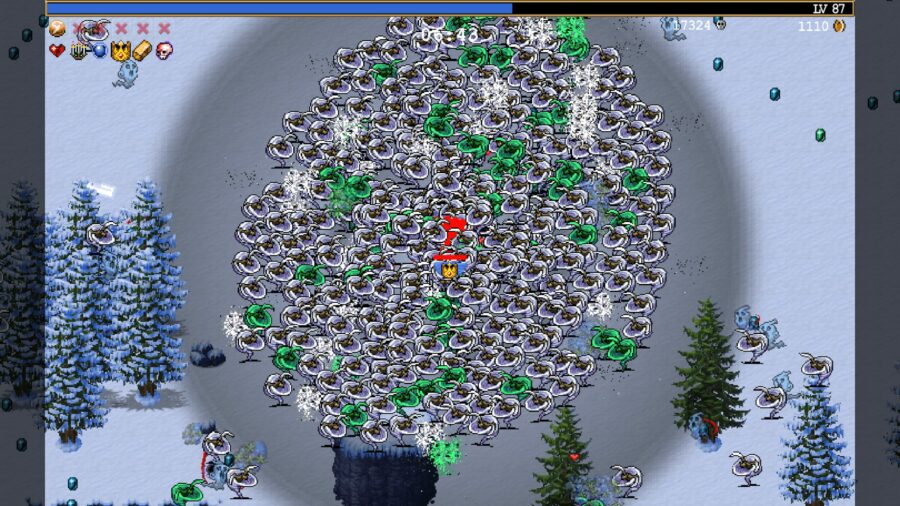Click the orange orb weapon icon
Viewport: 900px width, 506px height.
pyautogui.click(x=56, y=29)
